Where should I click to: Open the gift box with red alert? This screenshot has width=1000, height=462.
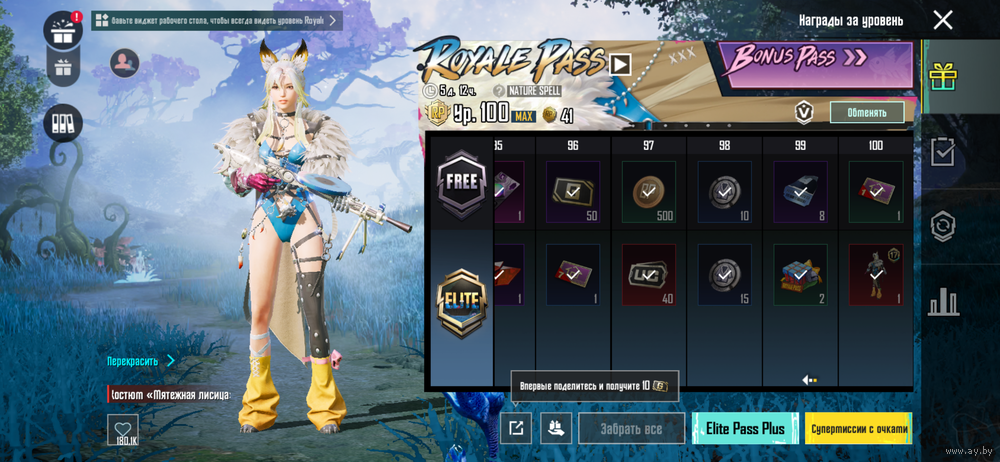click(63, 28)
